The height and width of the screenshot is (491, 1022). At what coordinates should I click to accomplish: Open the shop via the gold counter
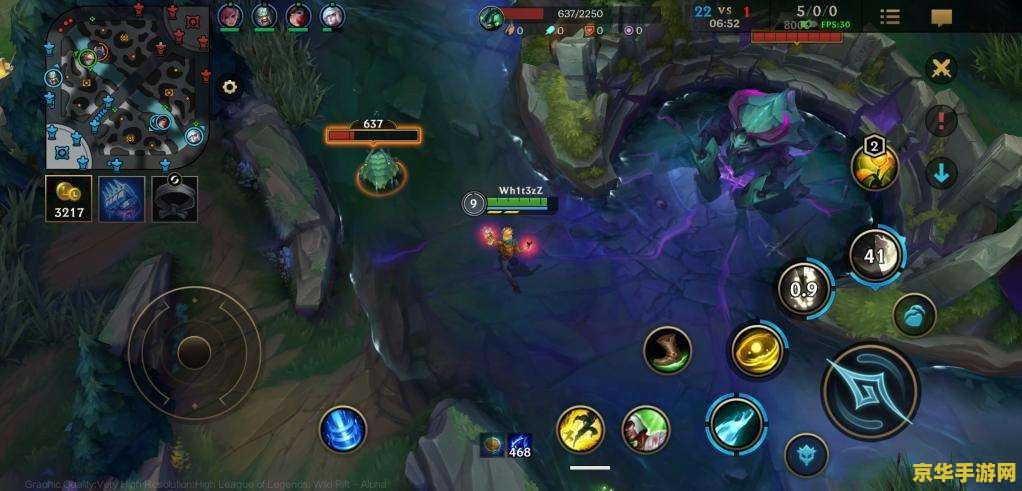coord(69,198)
